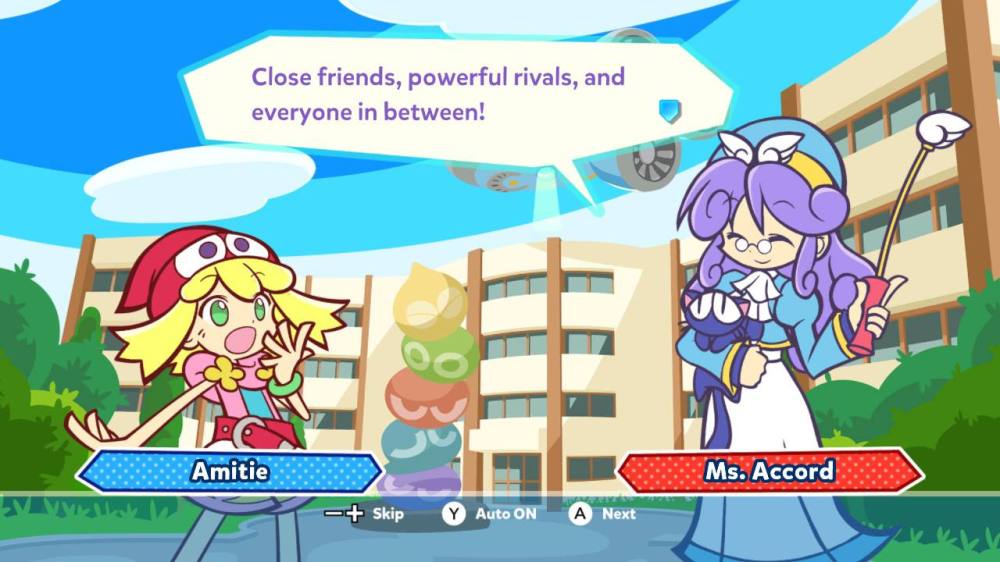The image size is (1000, 562).
Task: Skip the cutscene dialogue
Action: tap(364, 514)
